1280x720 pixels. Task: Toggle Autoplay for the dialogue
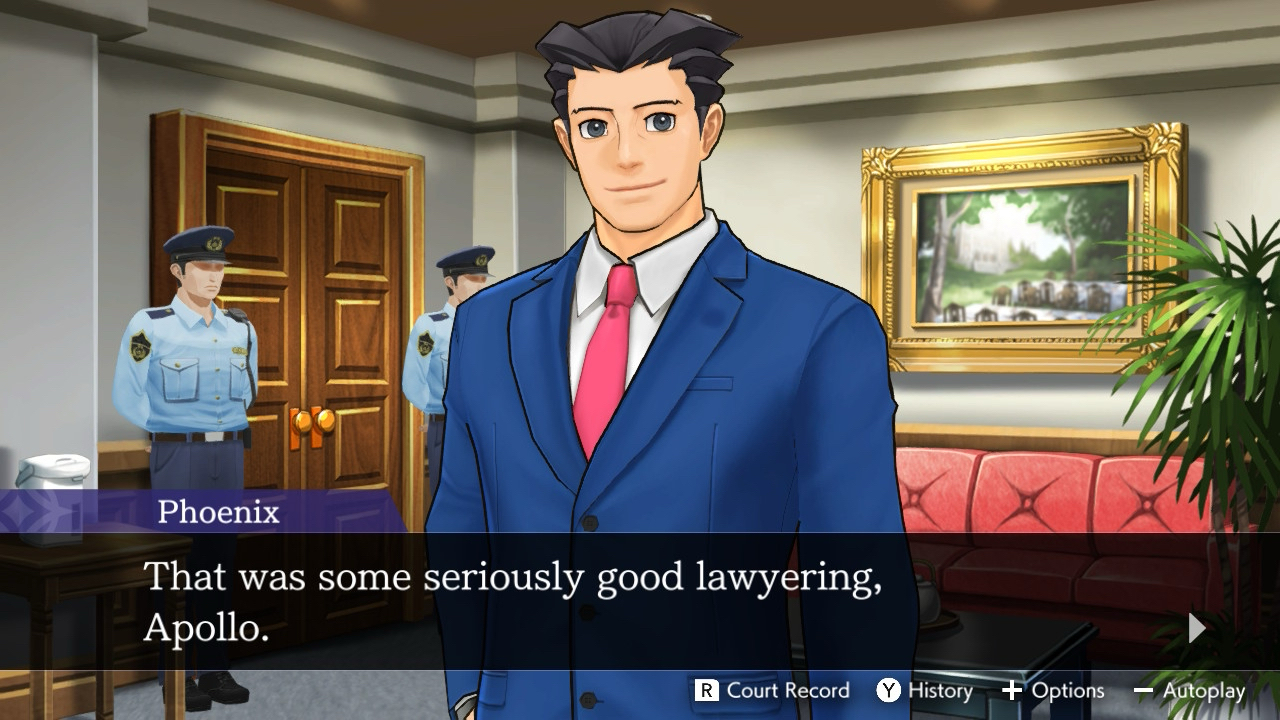coord(1189,690)
